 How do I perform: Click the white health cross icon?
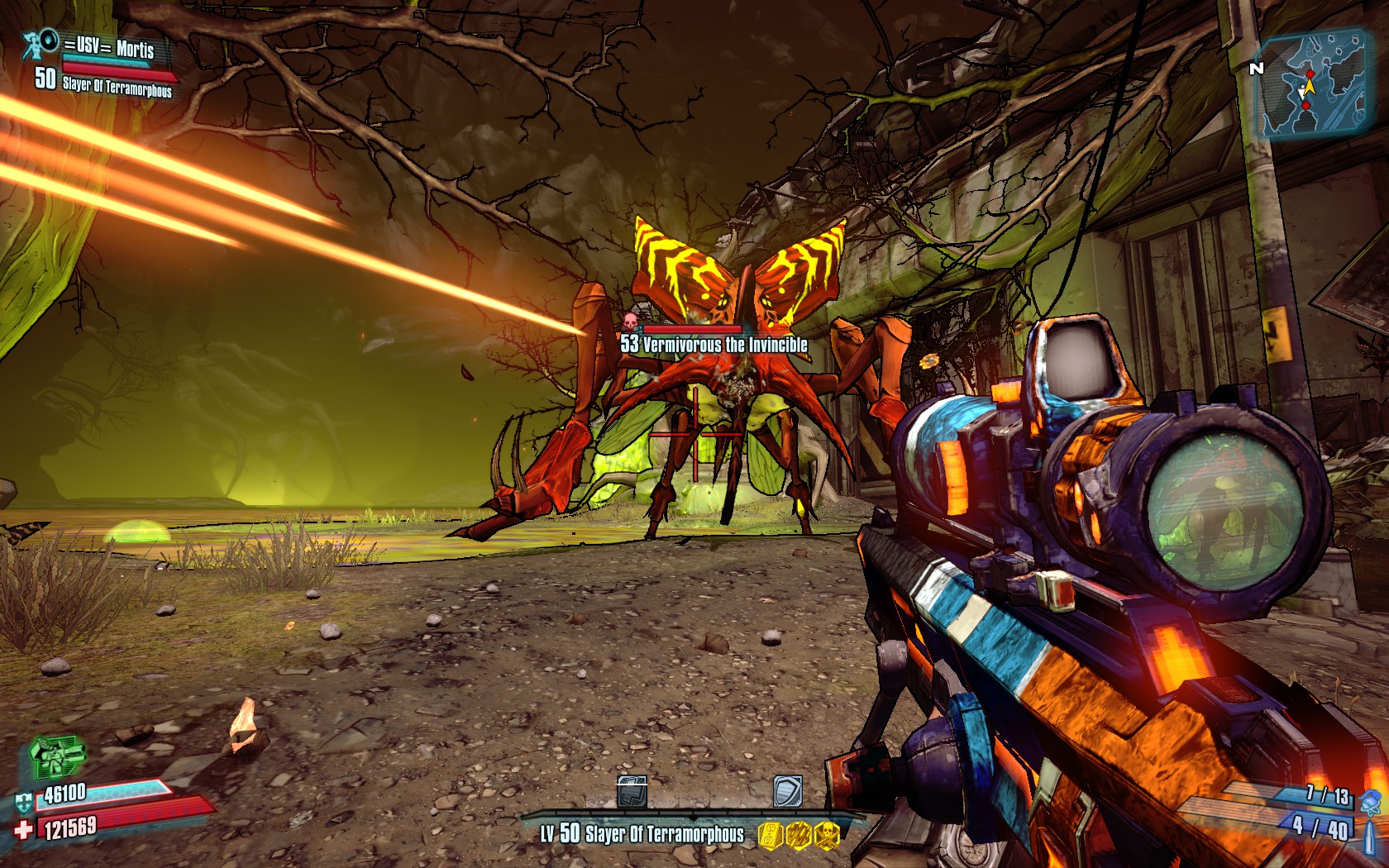[23, 829]
